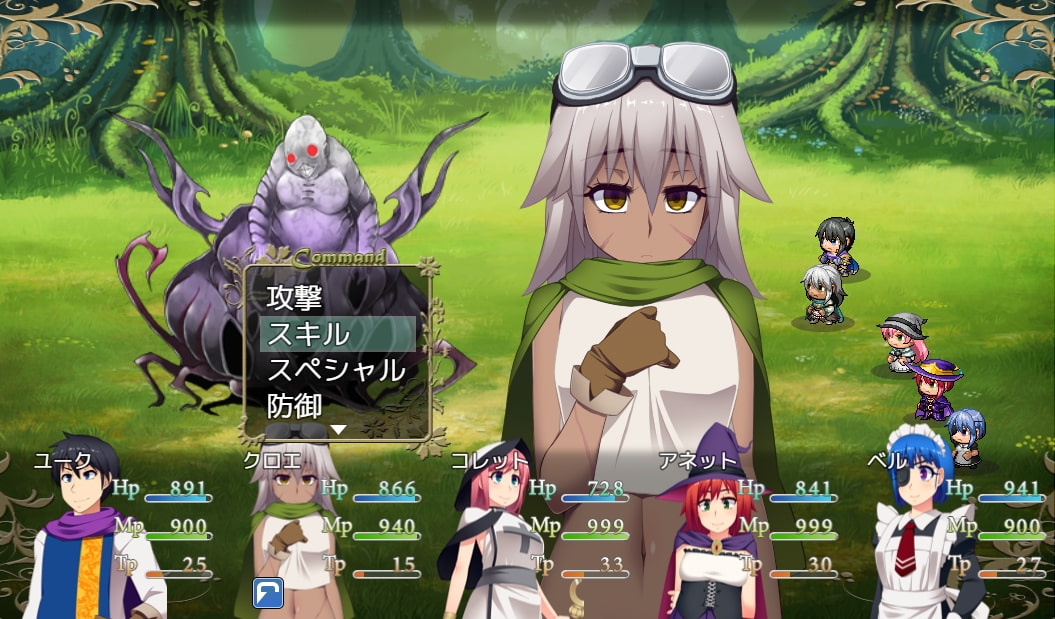Viewport: 1055px width, 619px height.
Task: Click the command list down arrow
Action: [338, 429]
